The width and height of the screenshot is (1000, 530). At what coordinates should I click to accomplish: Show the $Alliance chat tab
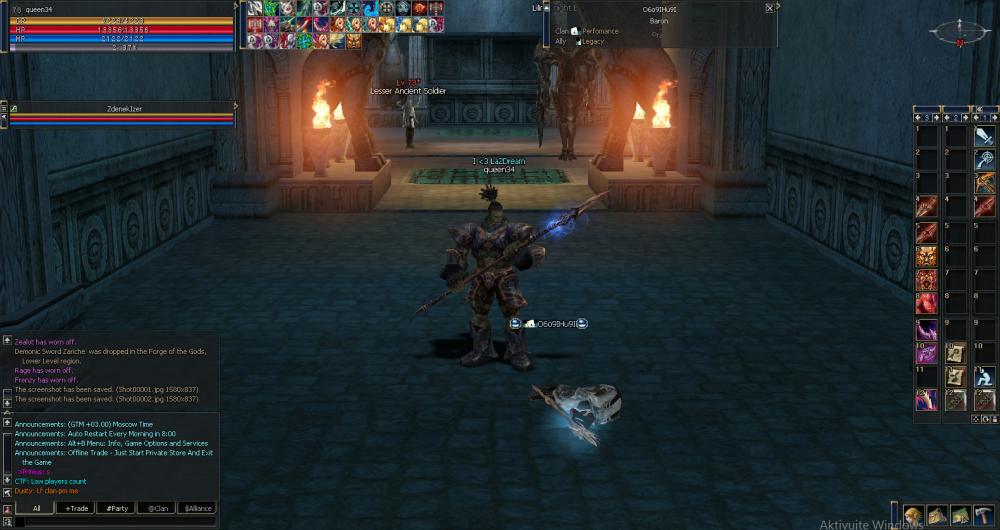tap(197, 508)
